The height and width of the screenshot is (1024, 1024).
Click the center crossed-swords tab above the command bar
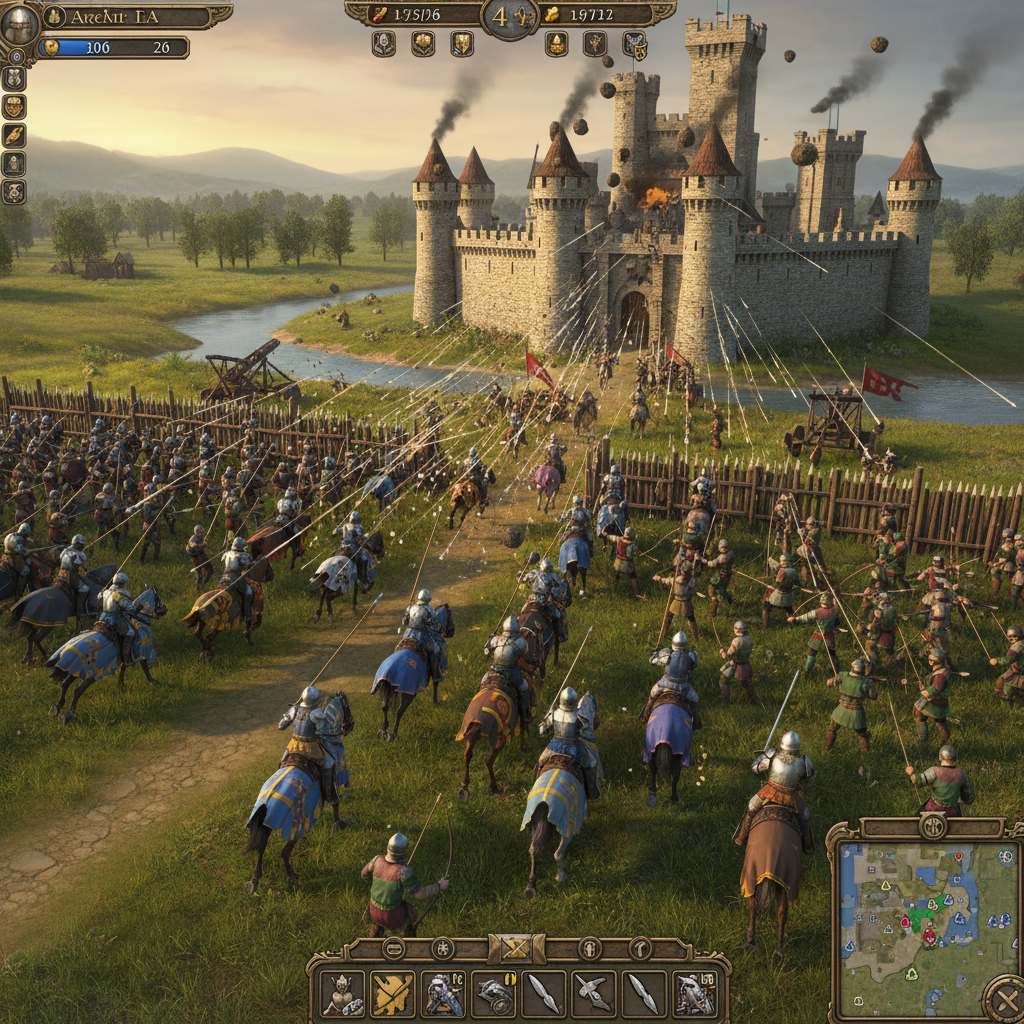517,948
